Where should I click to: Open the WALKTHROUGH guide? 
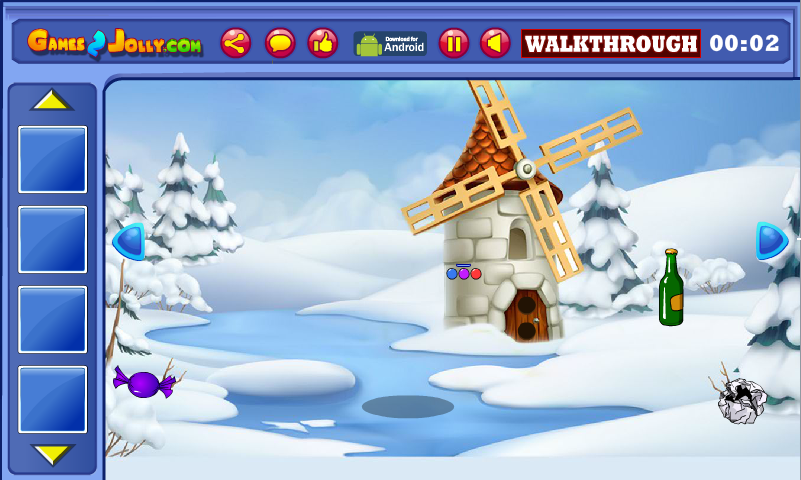611,43
